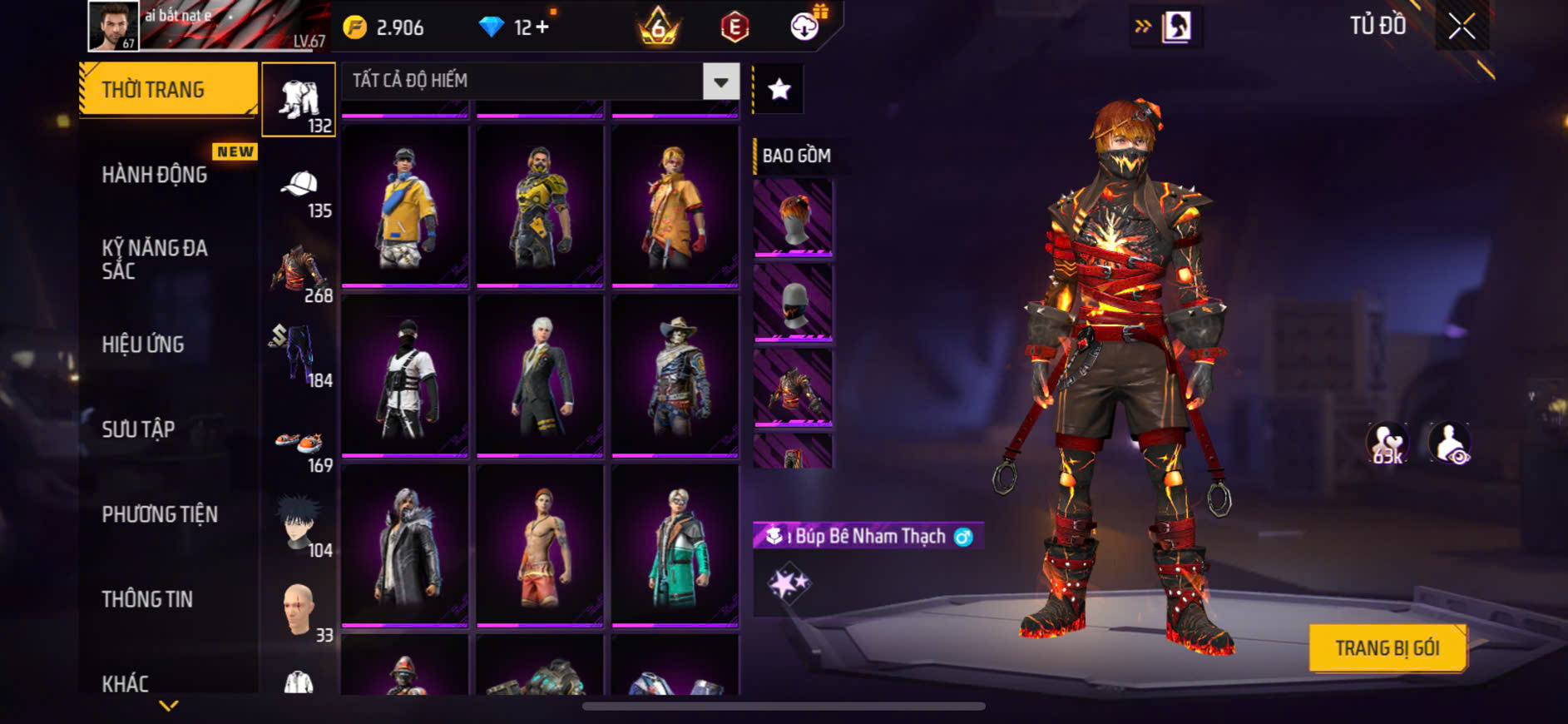Image resolution: width=1568 pixels, height=724 pixels.
Task: Toggle the star favorites filter
Action: [x=779, y=89]
